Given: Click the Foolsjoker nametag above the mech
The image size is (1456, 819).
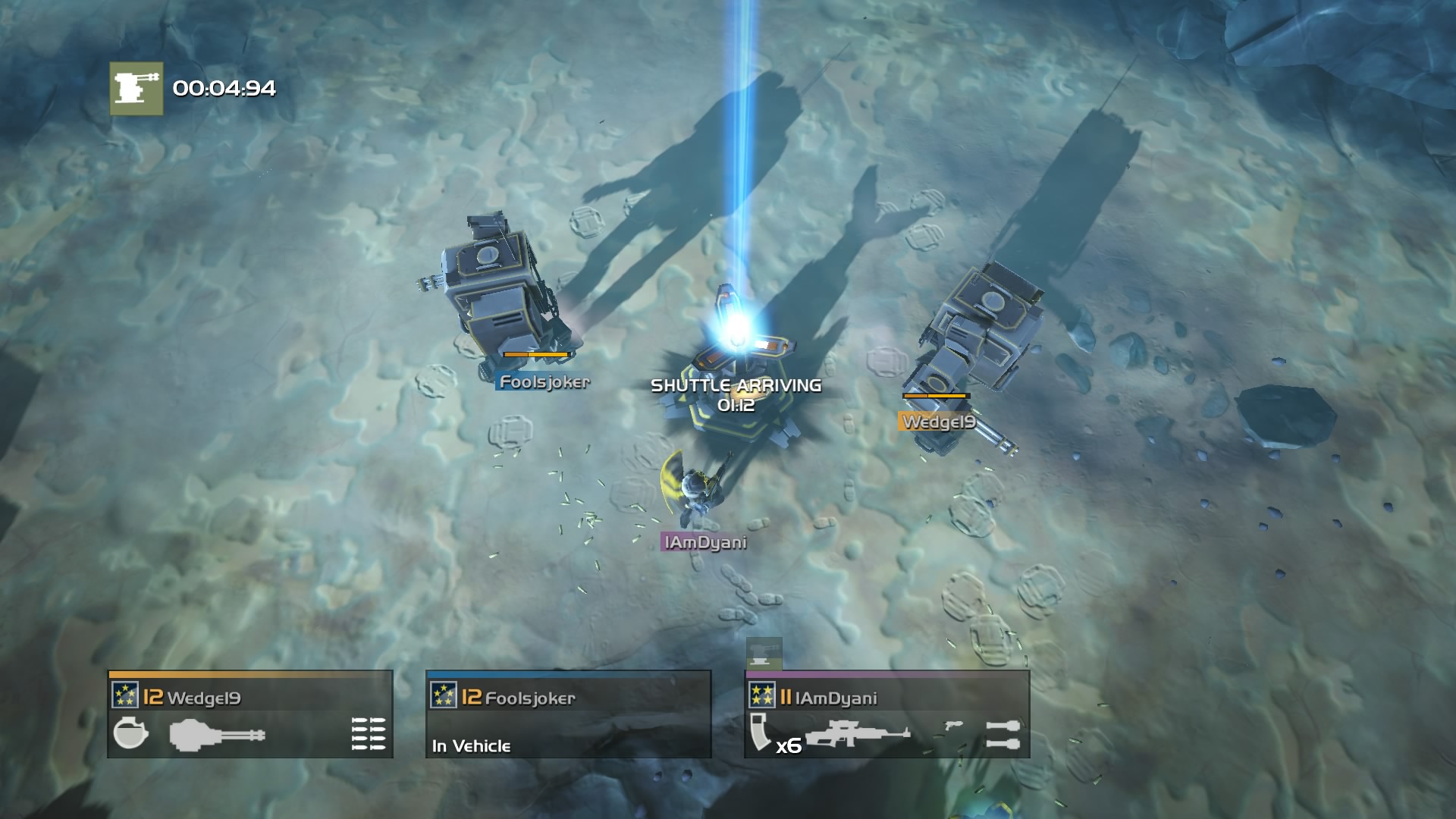Looking at the screenshot, I should (543, 382).
